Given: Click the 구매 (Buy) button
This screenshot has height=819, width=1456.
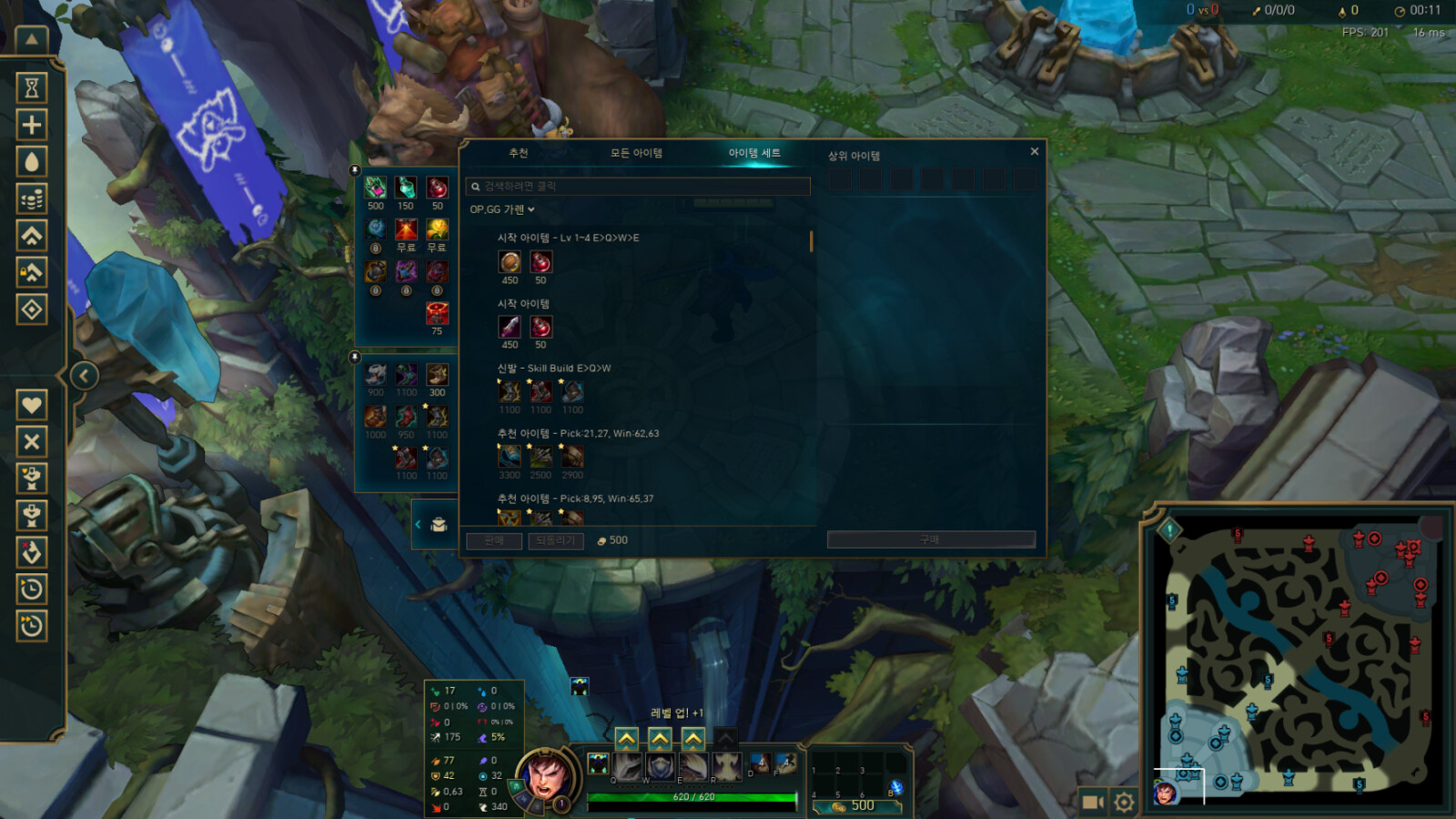Looking at the screenshot, I should (930, 540).
